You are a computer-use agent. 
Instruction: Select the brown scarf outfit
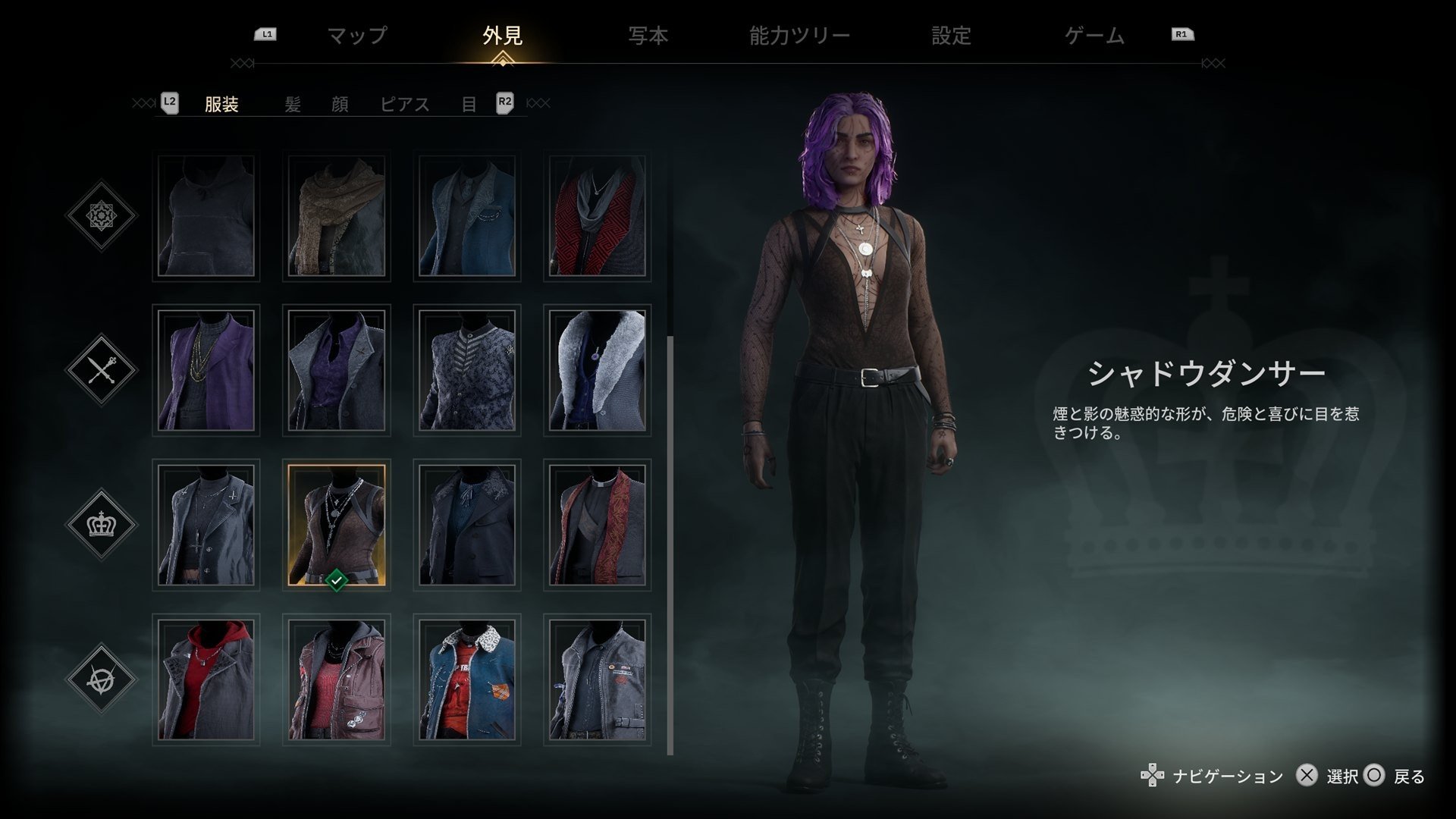(x=337, y=216)
